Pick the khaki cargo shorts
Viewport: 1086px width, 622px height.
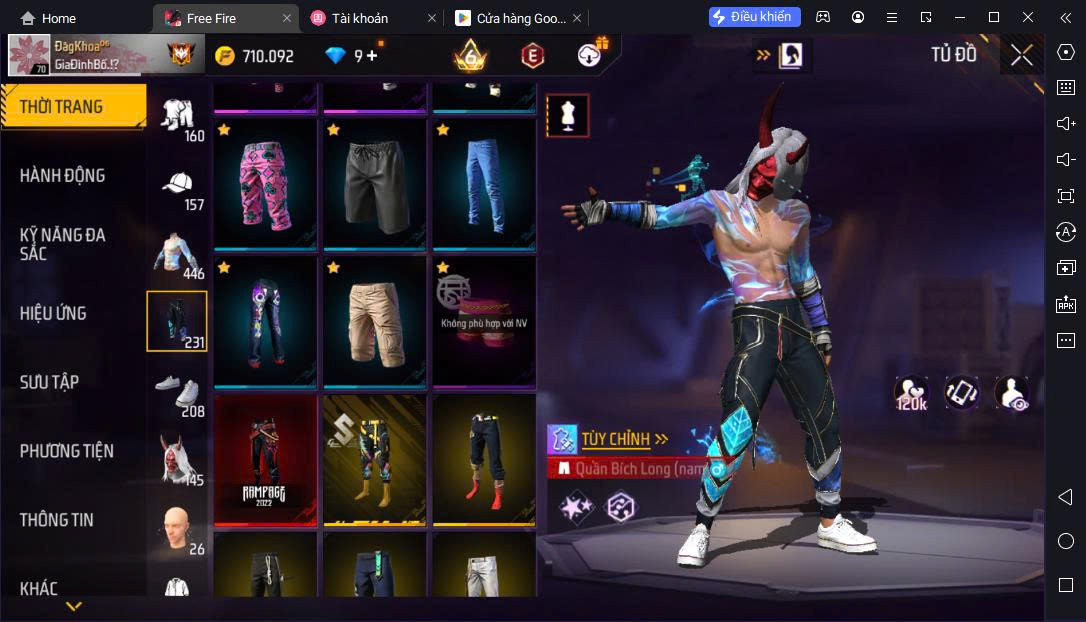[x=375, y=321]
